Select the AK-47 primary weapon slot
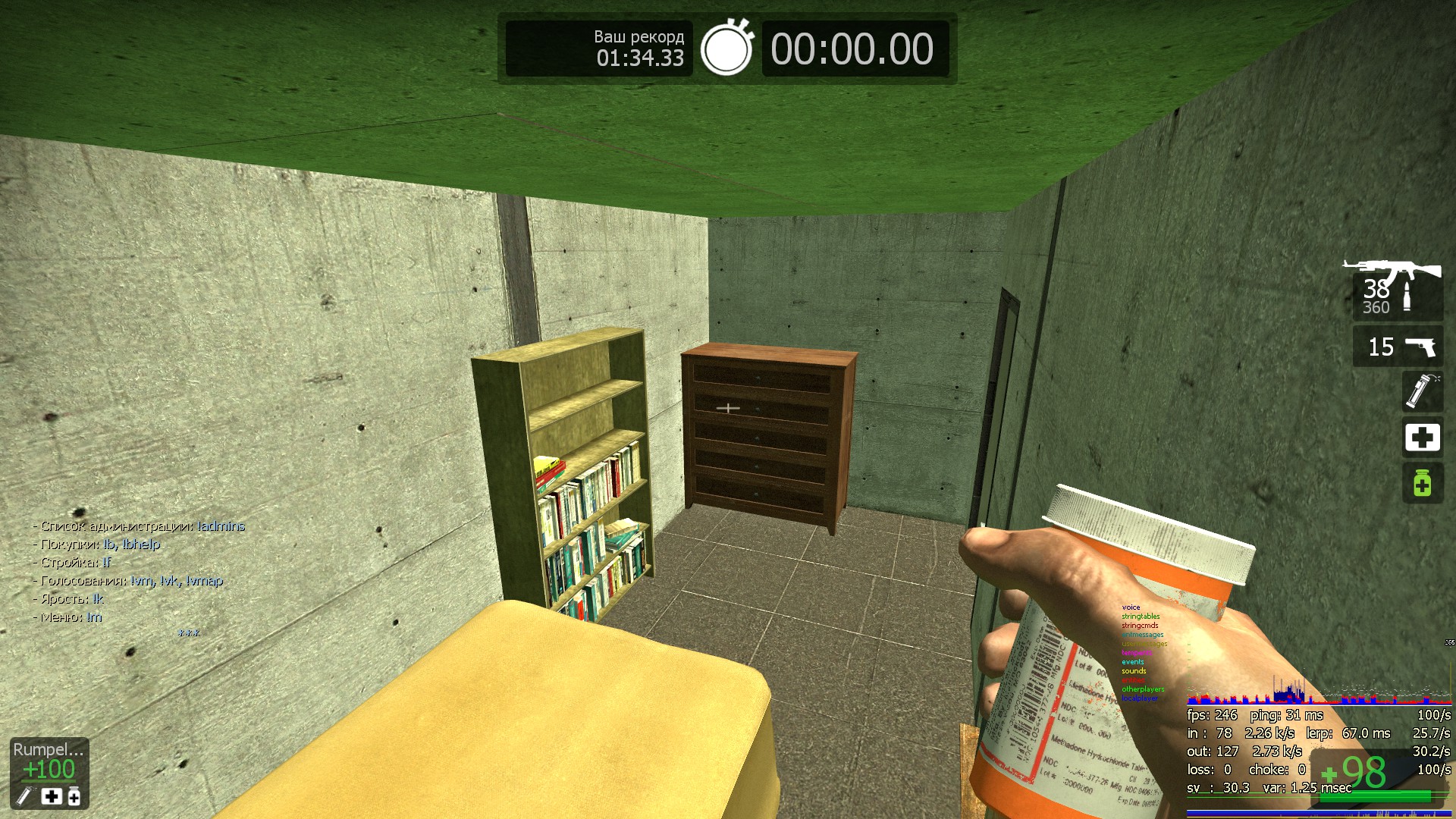The image size is (1456, 819). click(1397, 290)
